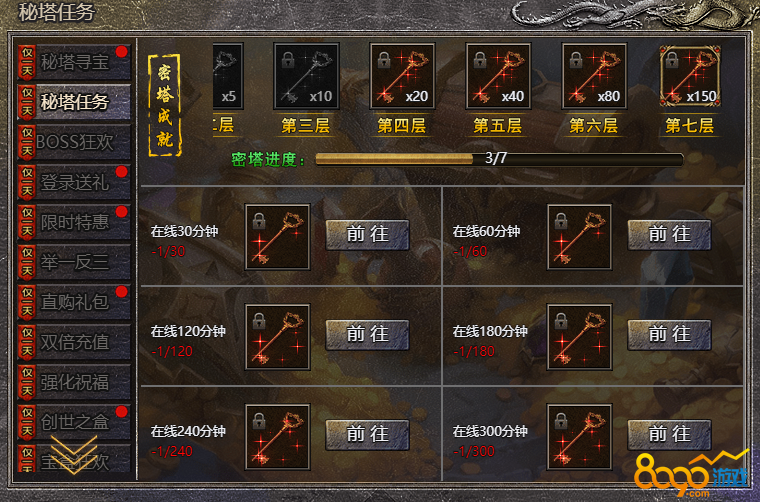This screenshot has width=760, height=502.
Task: Open the 密塔成就 banner
Action: click(x=165, y=106)
